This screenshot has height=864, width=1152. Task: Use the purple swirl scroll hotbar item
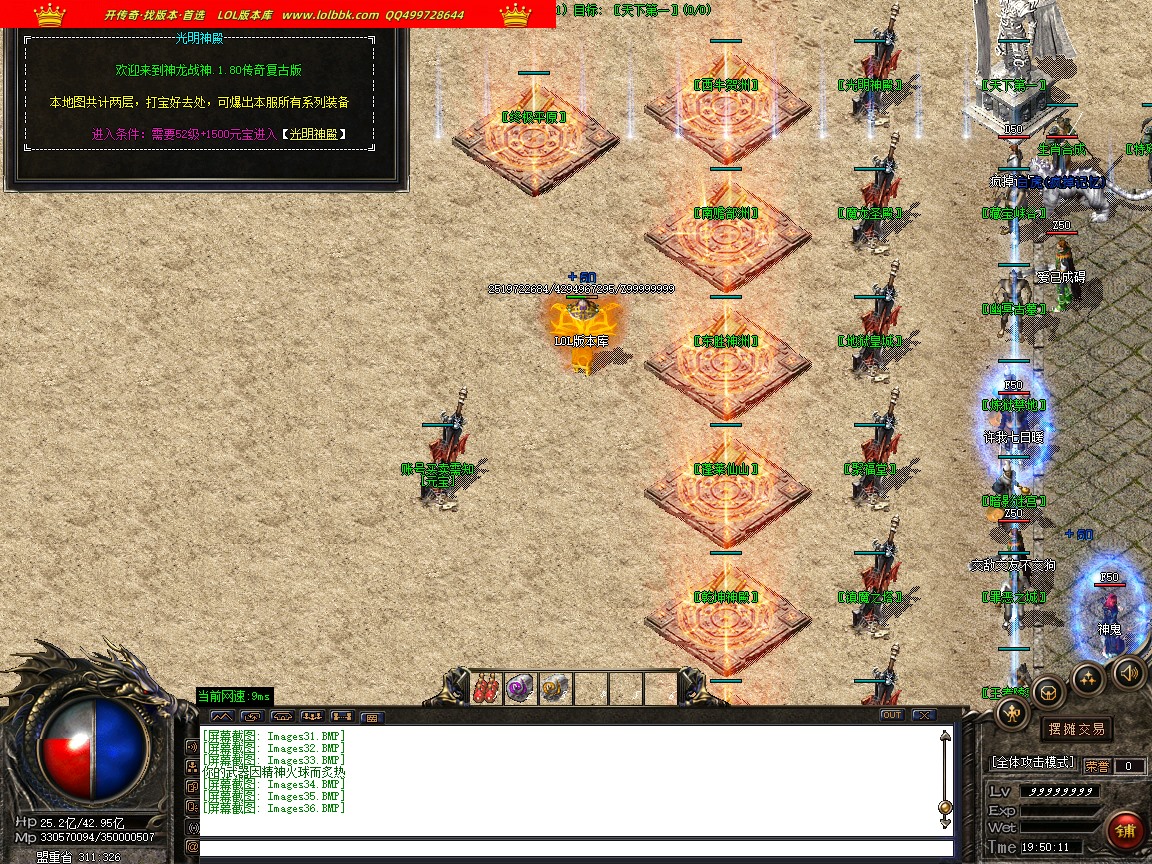click(x=520, y=689)
